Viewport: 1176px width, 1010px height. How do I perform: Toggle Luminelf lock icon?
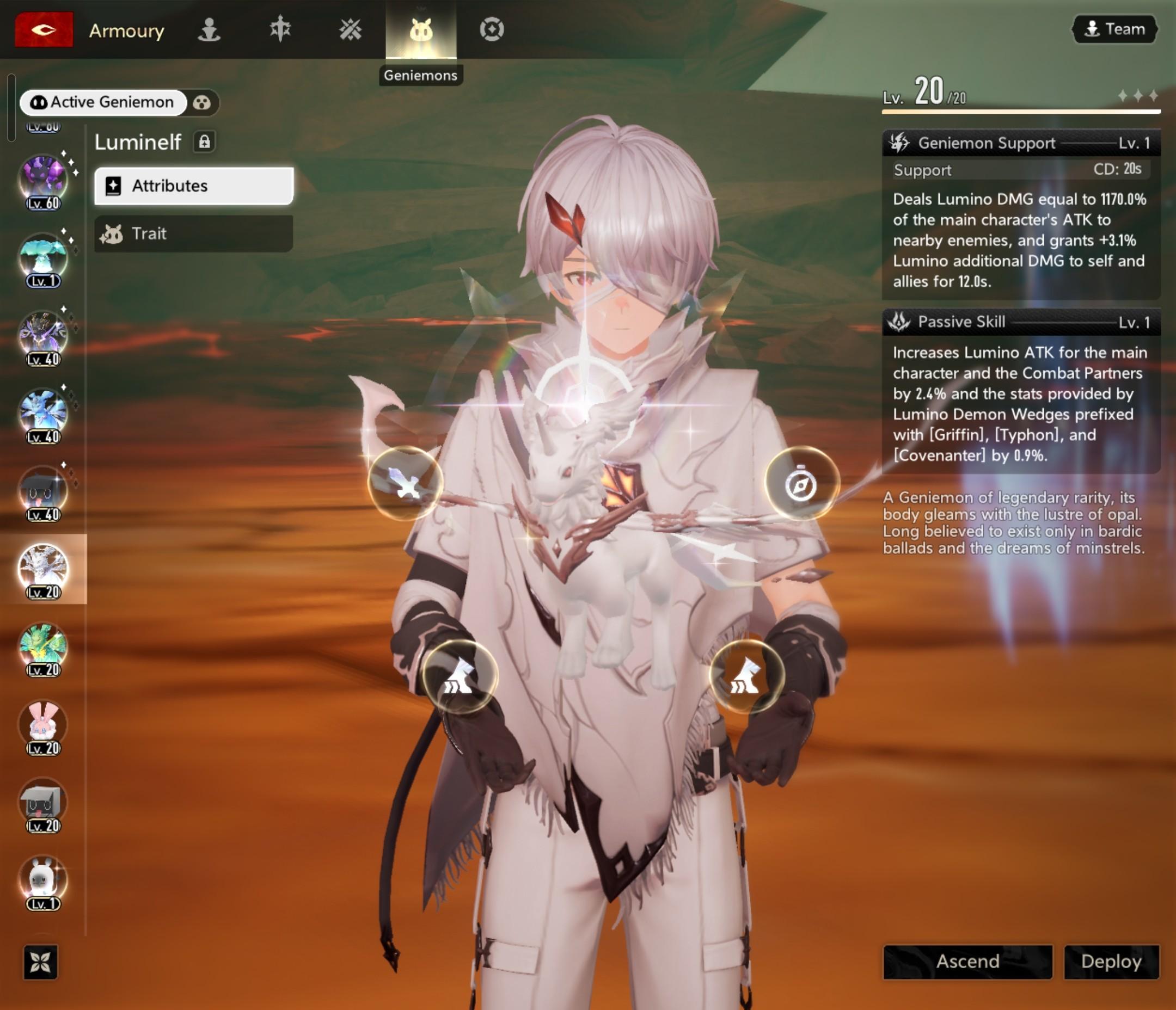coord(204,141)
